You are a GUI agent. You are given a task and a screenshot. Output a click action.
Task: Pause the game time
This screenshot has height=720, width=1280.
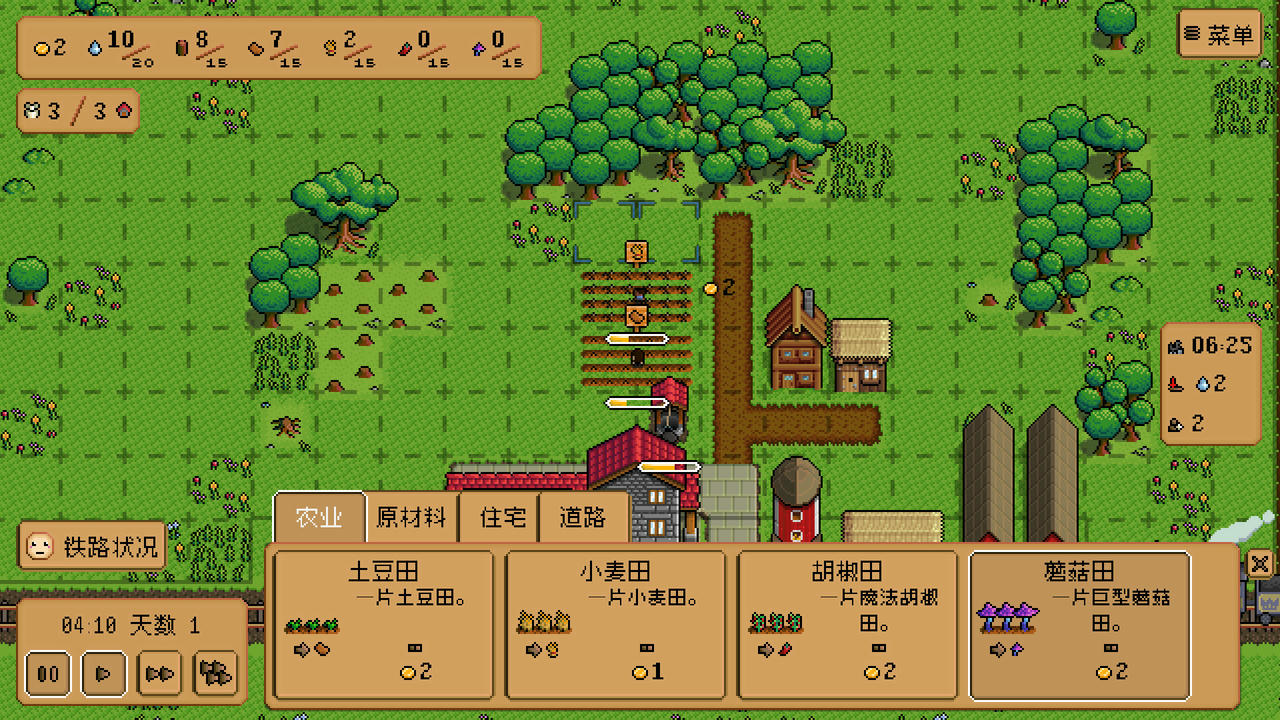coord(47,674)
